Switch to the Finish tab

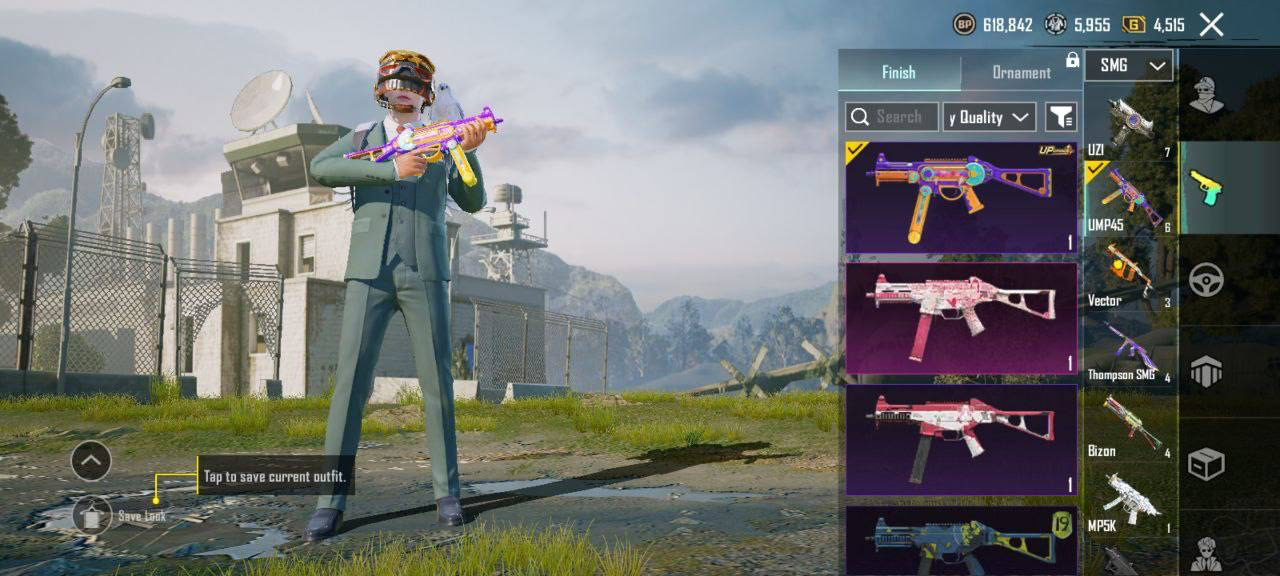898,72
